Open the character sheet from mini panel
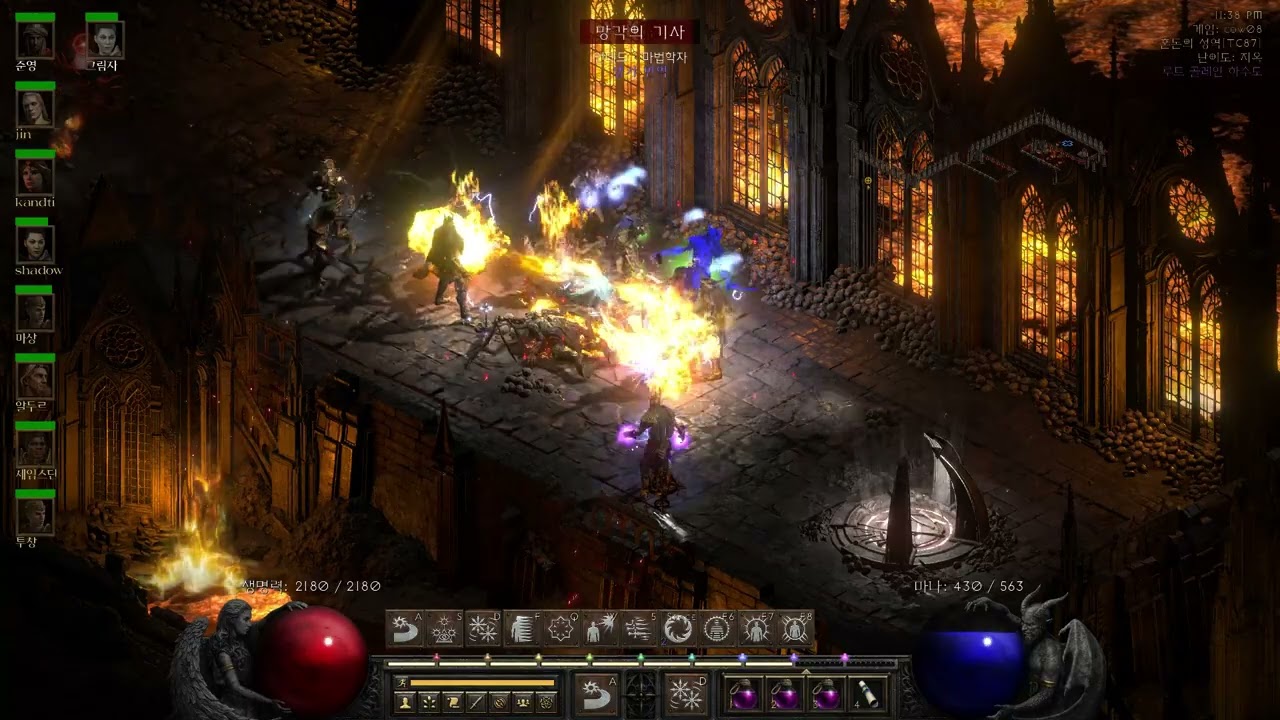Screen dimensions: 1280x720 click(x=406, y=703)
